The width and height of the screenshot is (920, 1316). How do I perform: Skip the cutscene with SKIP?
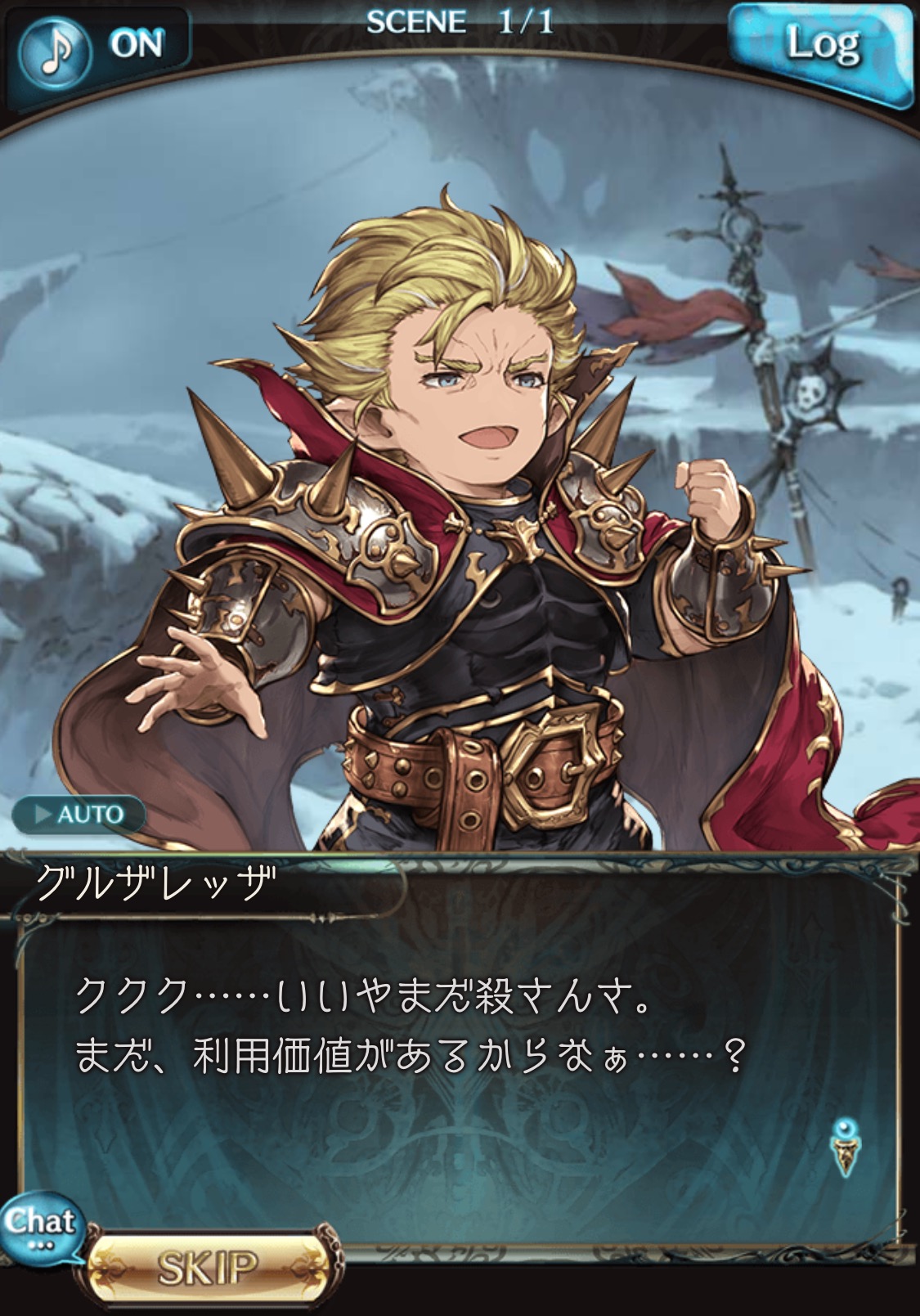(210, 1267)
